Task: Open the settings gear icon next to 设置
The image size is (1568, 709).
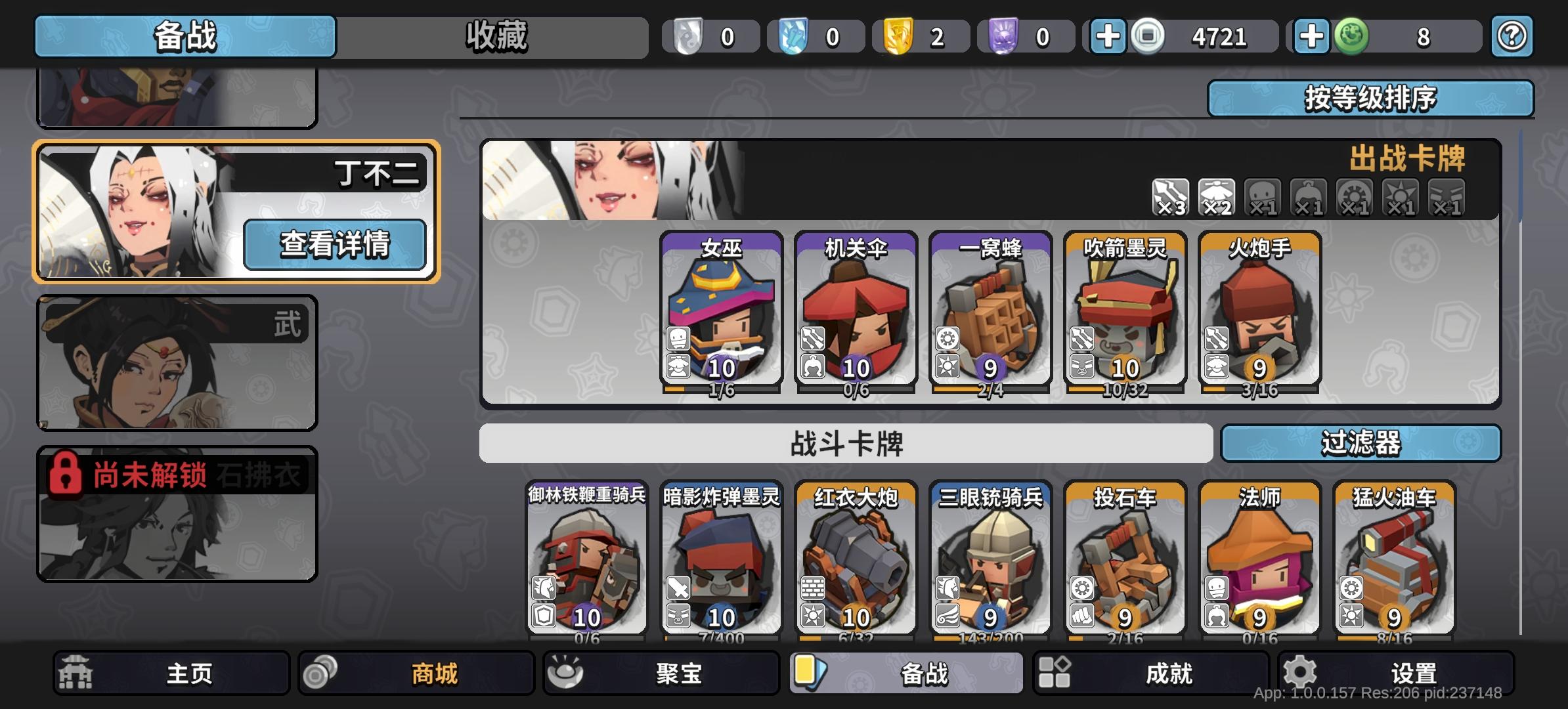Action: point(1298,671)
